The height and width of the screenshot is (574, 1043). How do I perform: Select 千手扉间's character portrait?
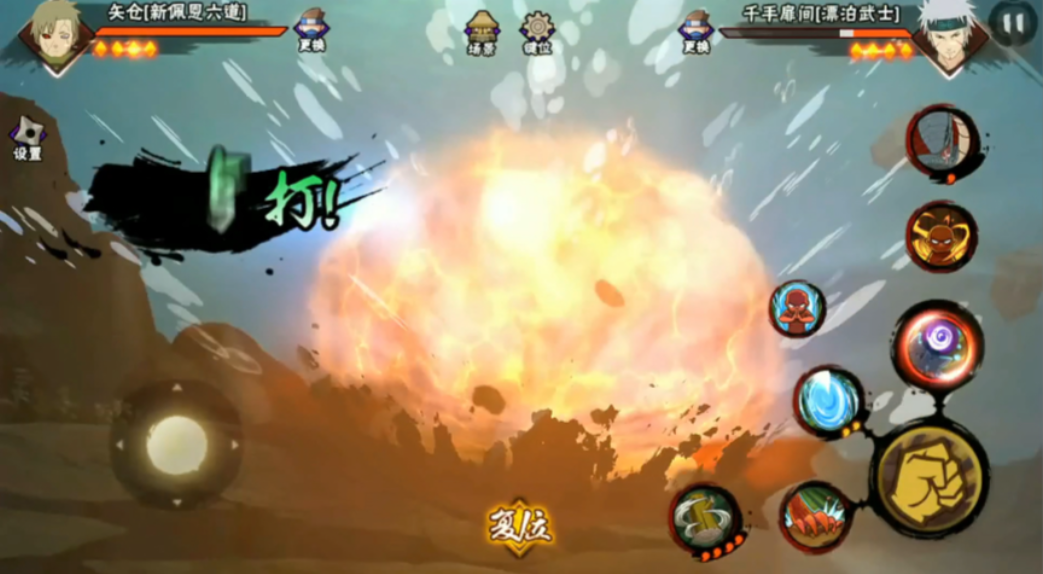pyautogui.click(x=950, y=38)
